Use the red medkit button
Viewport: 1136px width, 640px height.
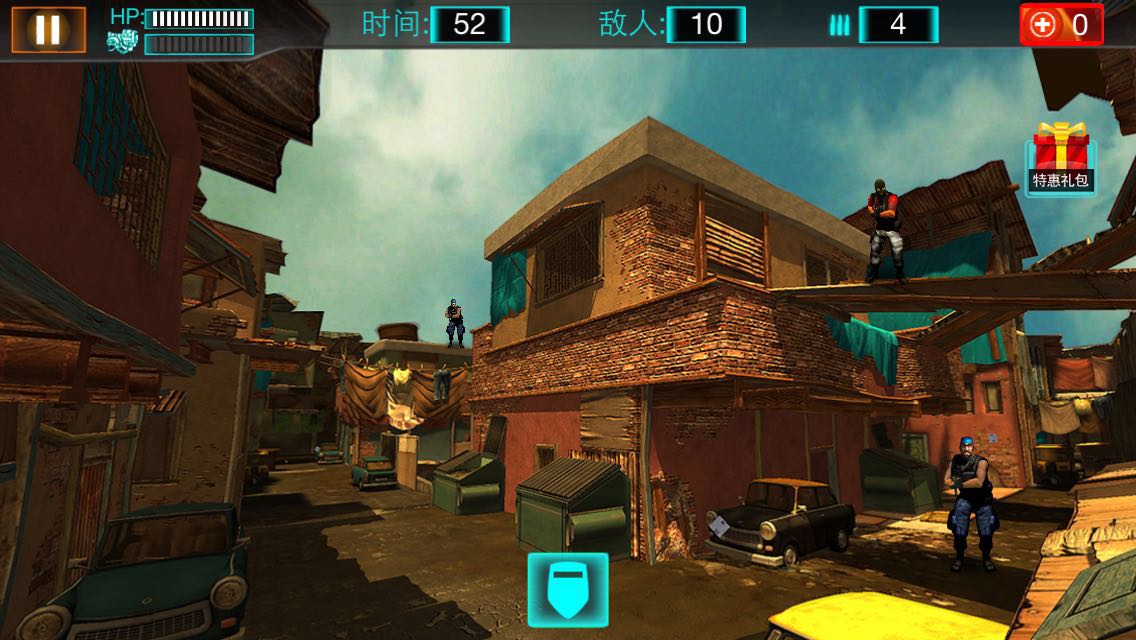(1060, 25)
